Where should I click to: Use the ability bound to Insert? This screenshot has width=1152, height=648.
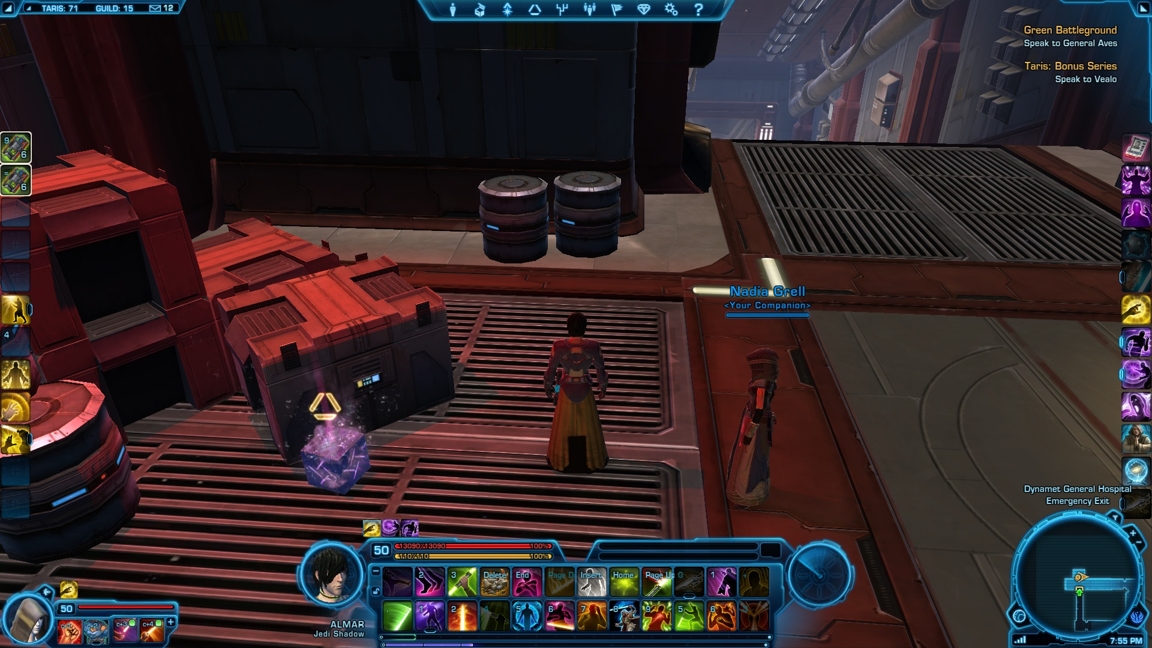[592, 582]
